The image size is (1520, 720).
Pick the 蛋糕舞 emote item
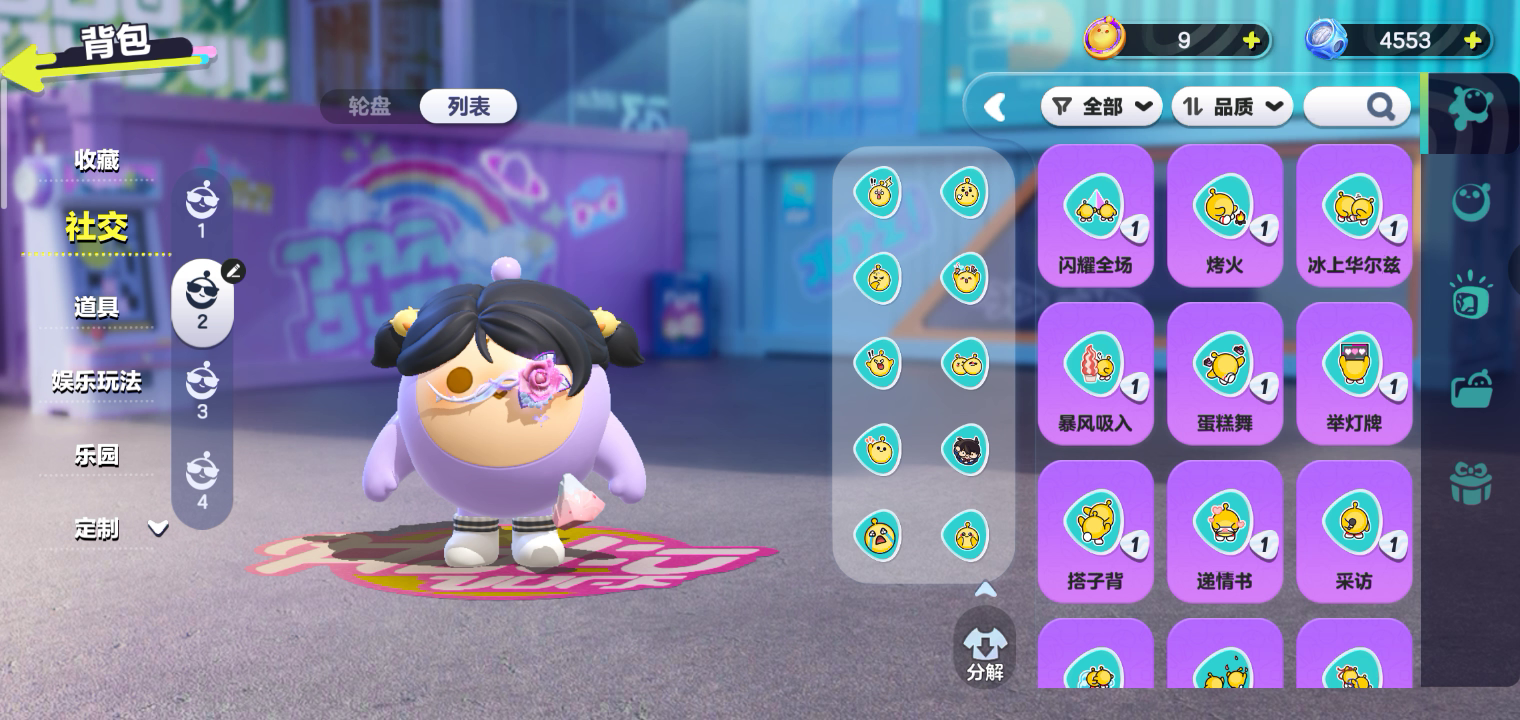(x=1224, y=373)
